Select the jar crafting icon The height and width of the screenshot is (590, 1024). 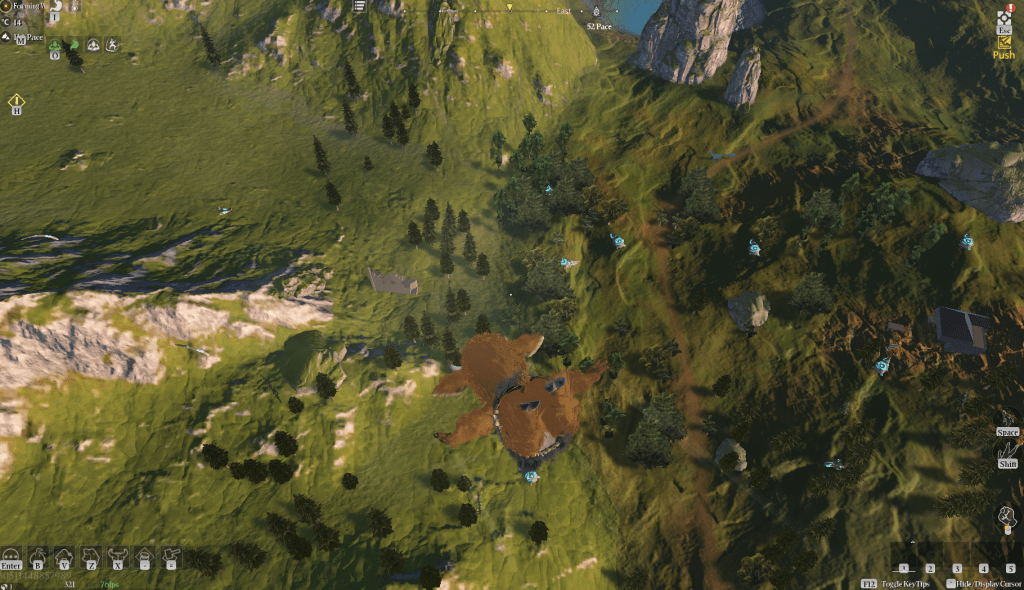[x=145, y=554]
